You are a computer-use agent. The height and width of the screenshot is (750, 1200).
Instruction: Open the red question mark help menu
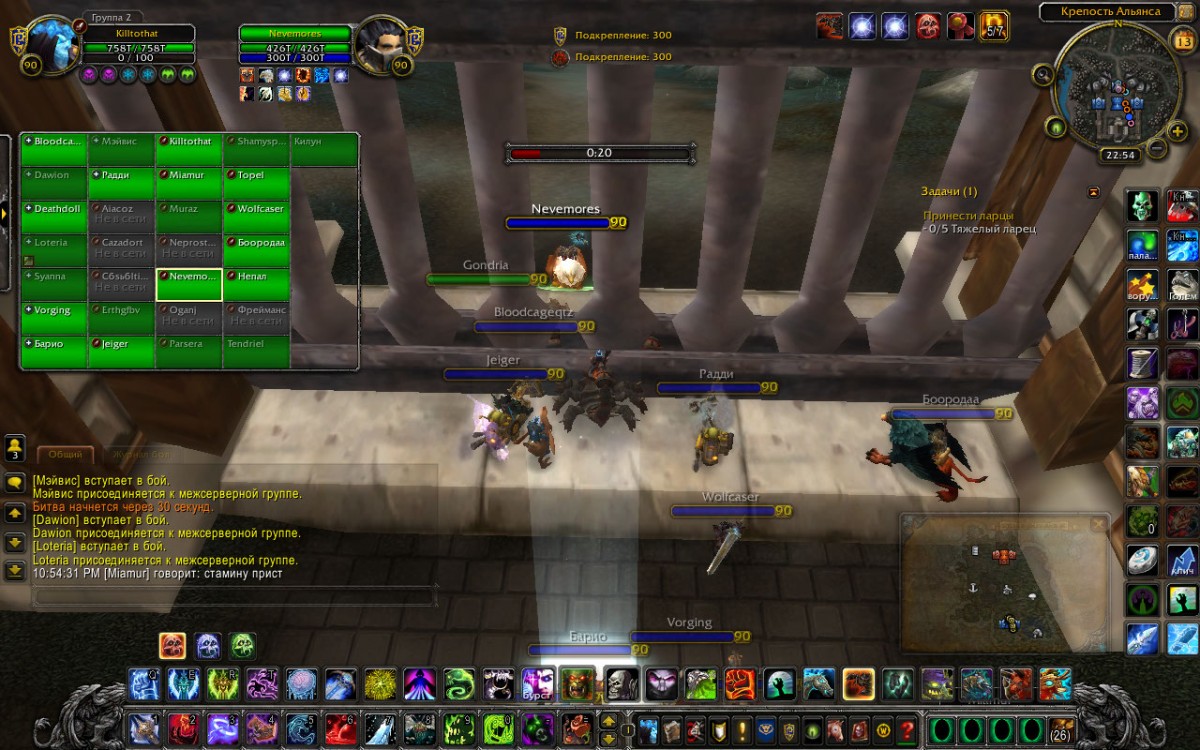click(x=908, y=729)
